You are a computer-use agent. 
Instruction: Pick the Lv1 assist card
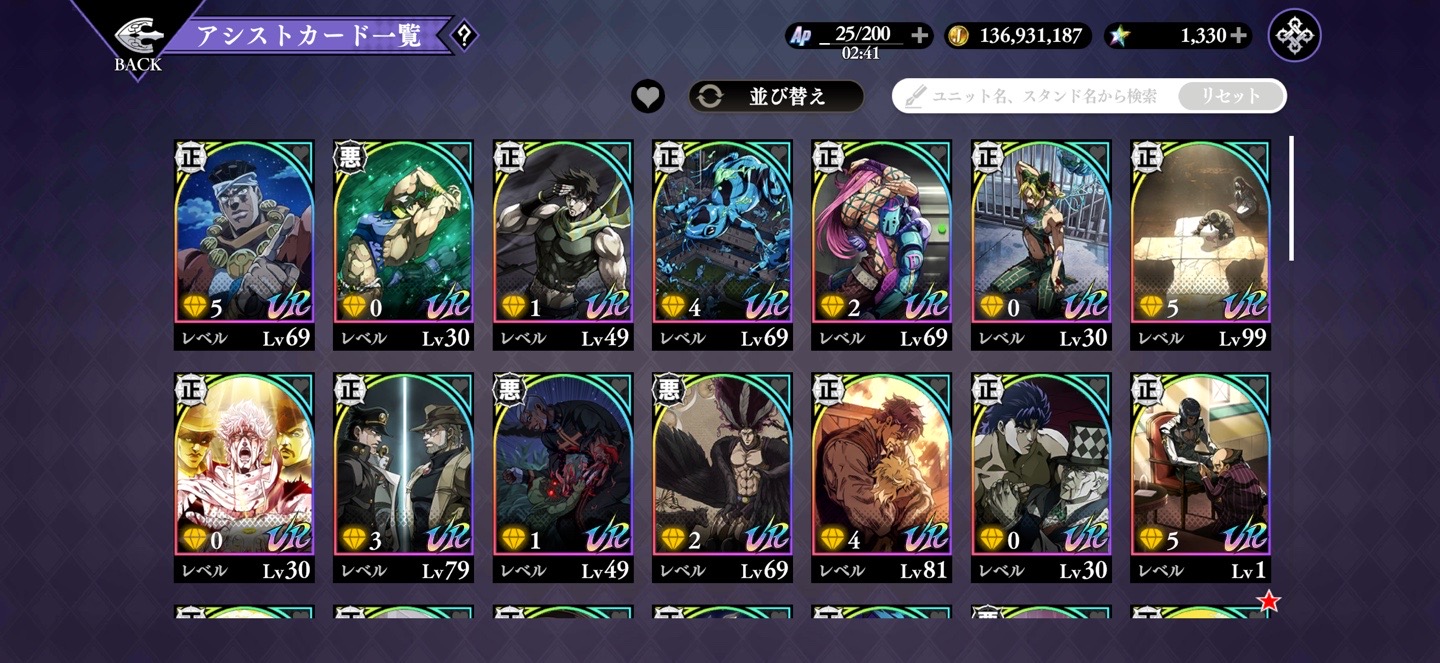1200,472
